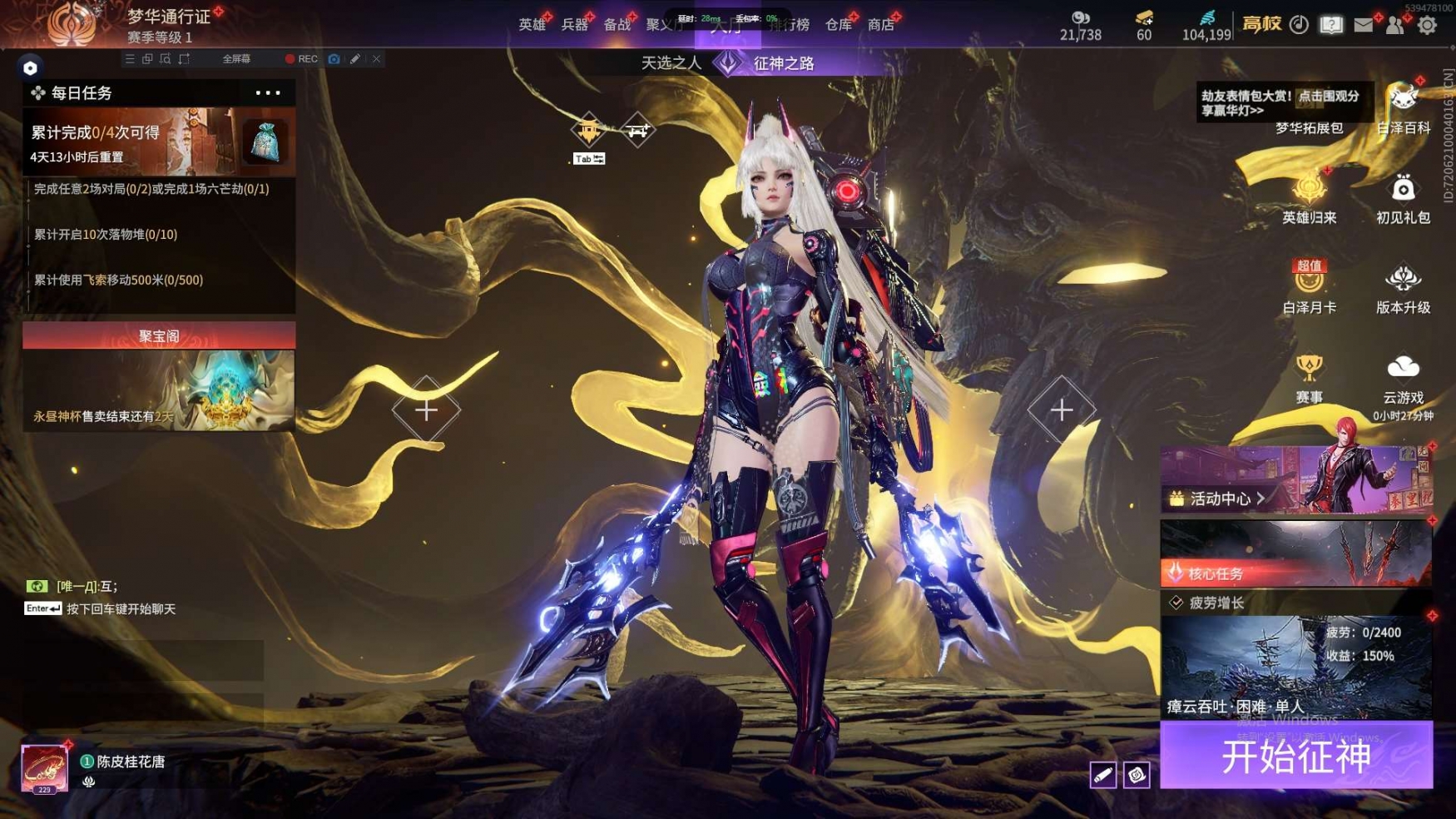Open 英雄归来 hero return event
This screenshot has width=1456, height=819.
click(x=1309, y=198)
